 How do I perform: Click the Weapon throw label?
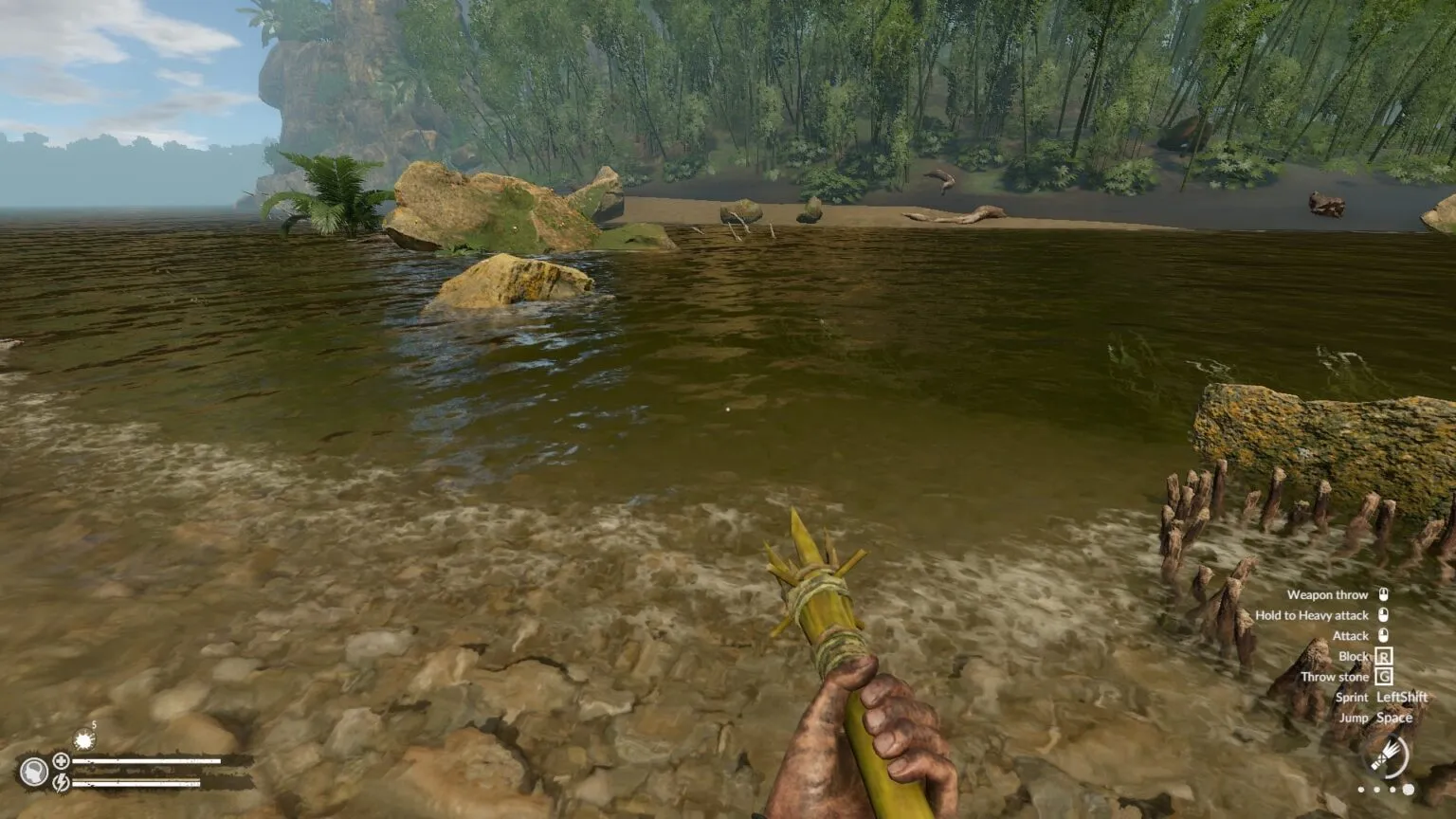click(x=1328, y=594)
